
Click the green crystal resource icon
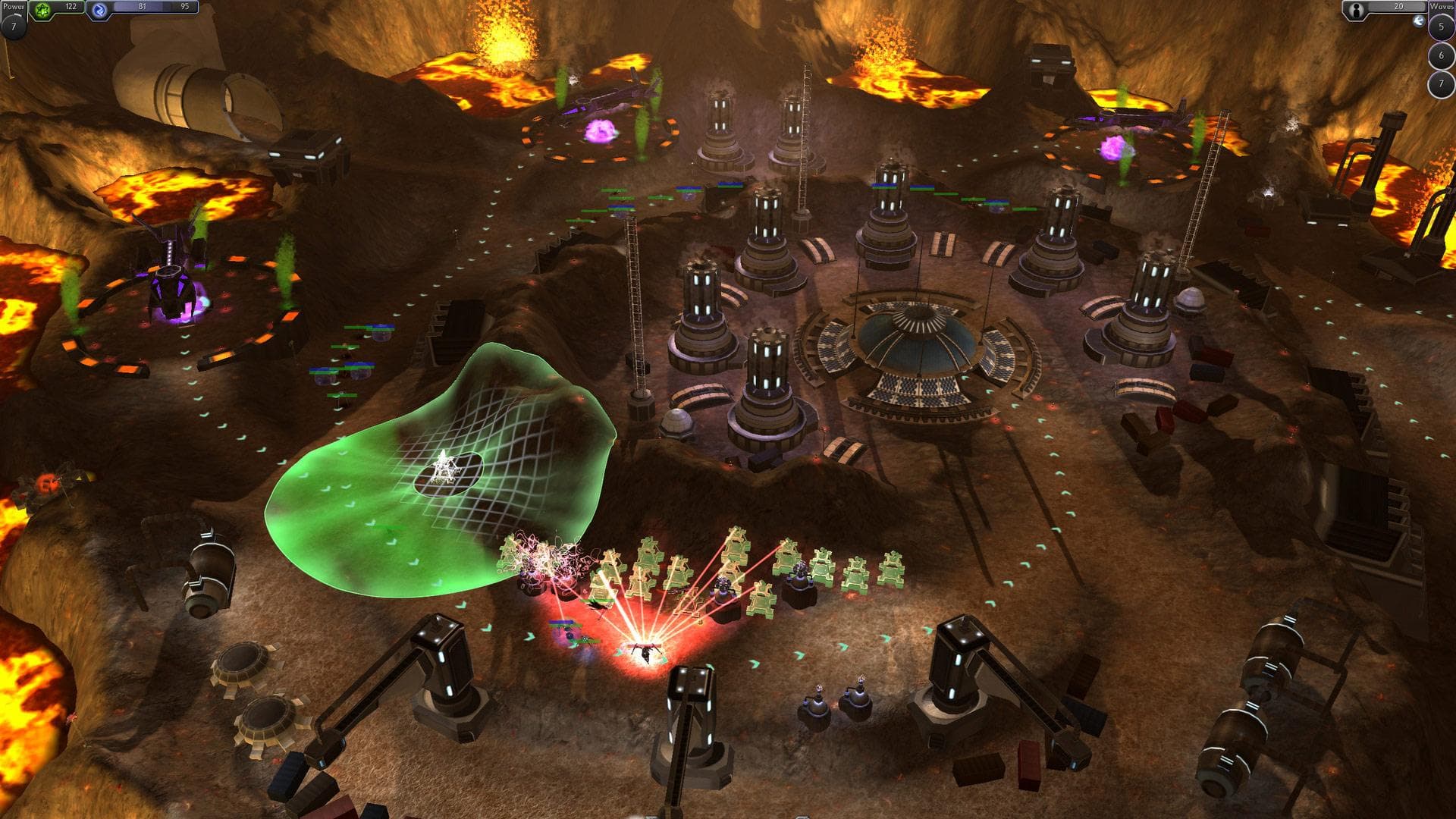click(42, 8)
